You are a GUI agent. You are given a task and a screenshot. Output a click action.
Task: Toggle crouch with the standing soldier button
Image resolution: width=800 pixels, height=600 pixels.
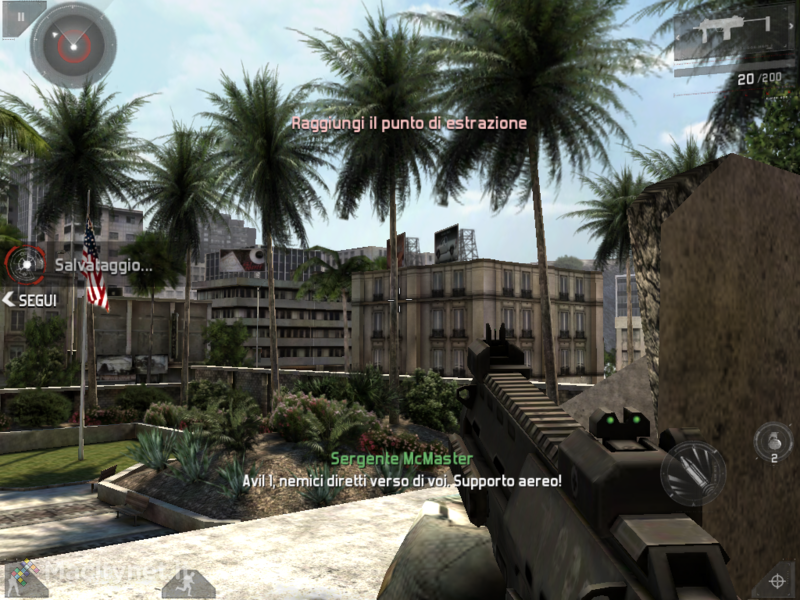[x=26, y=579]
